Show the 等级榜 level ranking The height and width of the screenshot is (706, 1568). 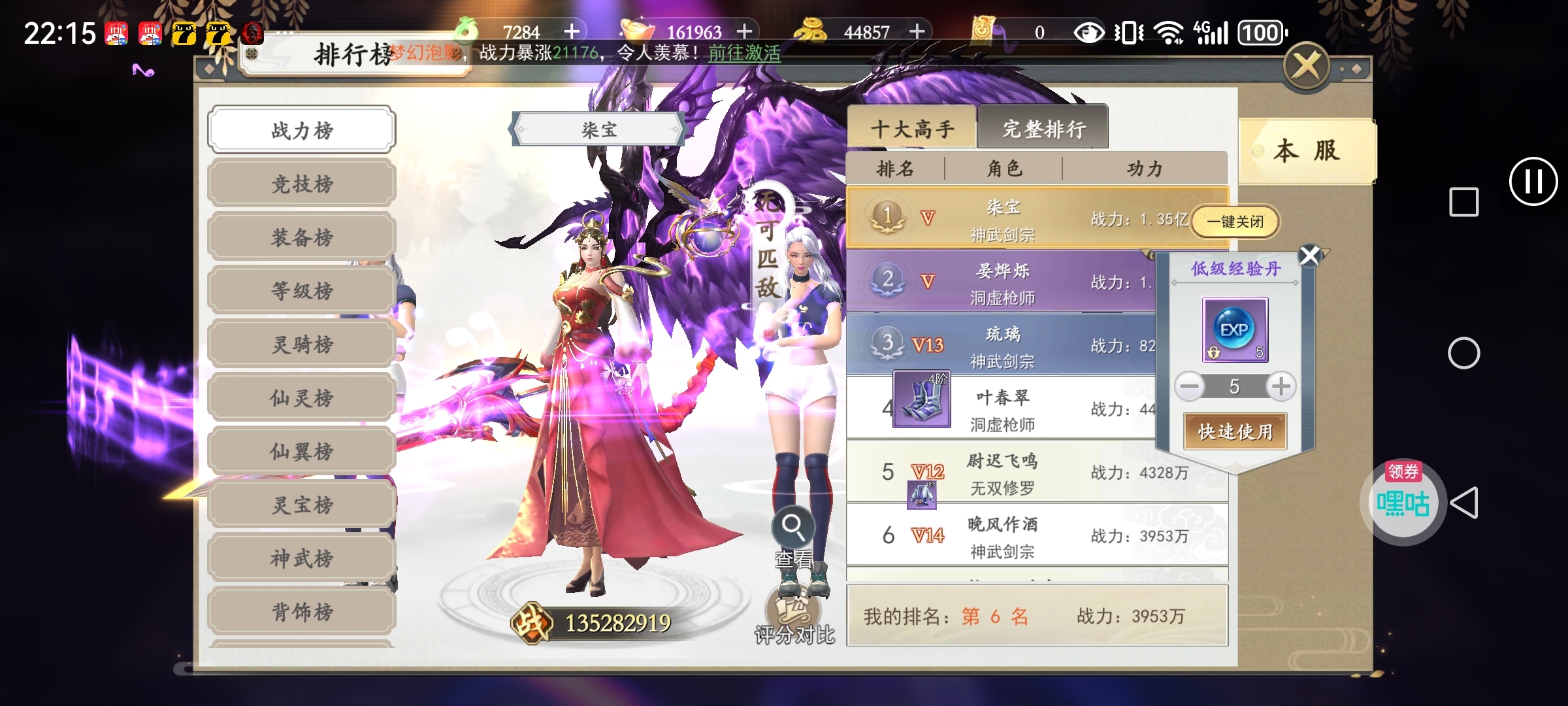click(x=302, y=291)
